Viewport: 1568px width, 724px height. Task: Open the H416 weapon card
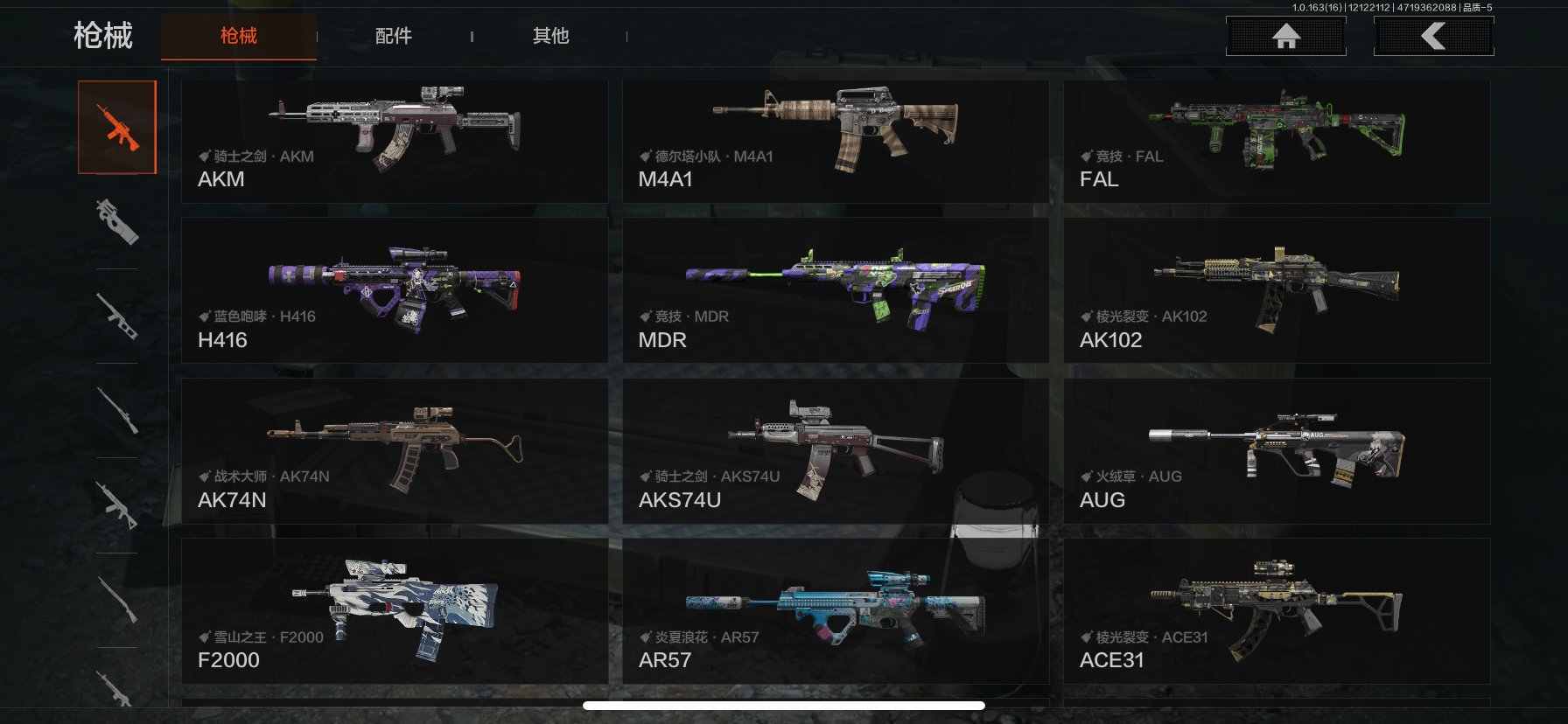(394, 290)
